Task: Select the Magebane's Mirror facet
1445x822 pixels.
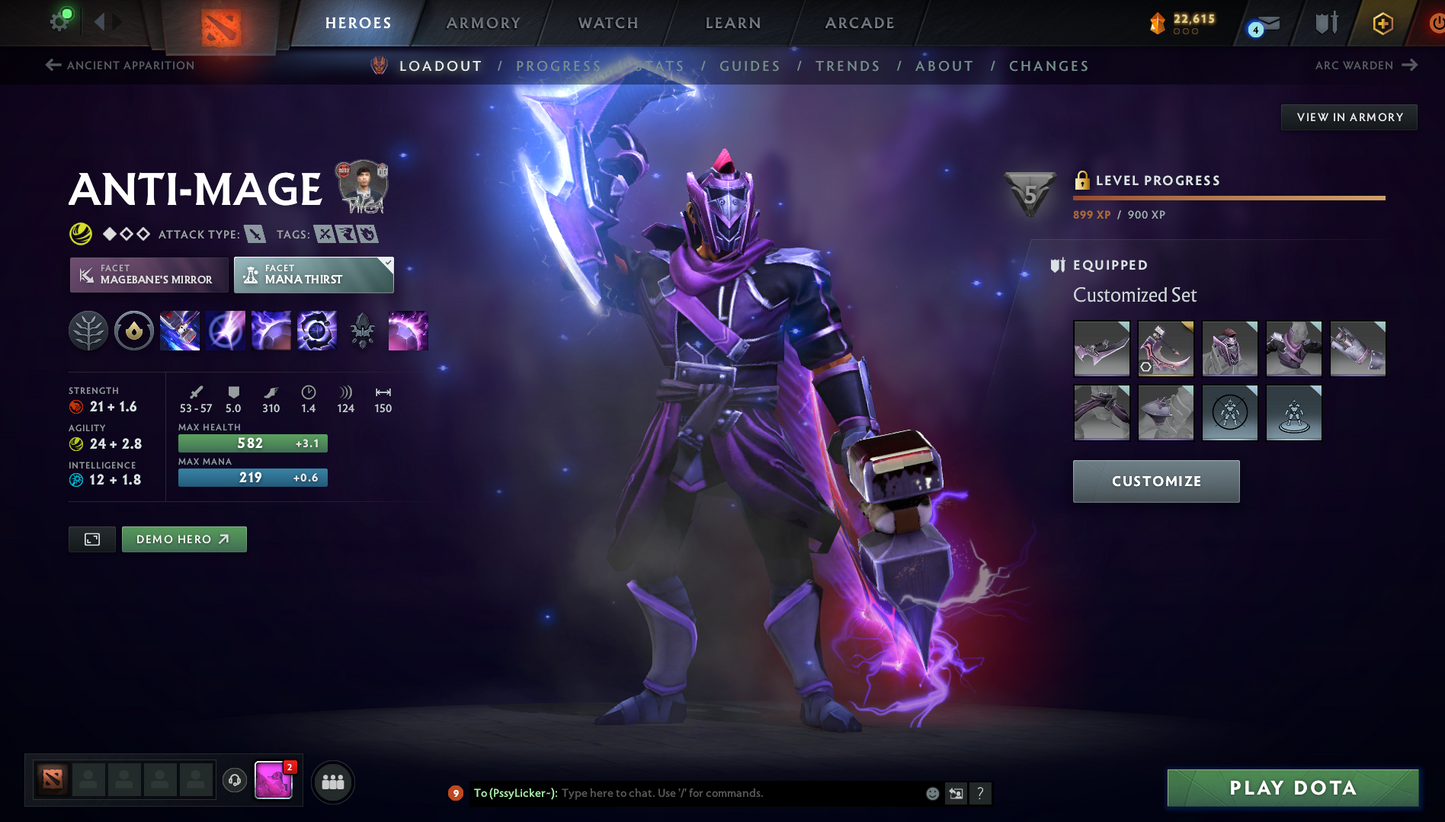Action: pyautogui.click(x=149, y=275)
